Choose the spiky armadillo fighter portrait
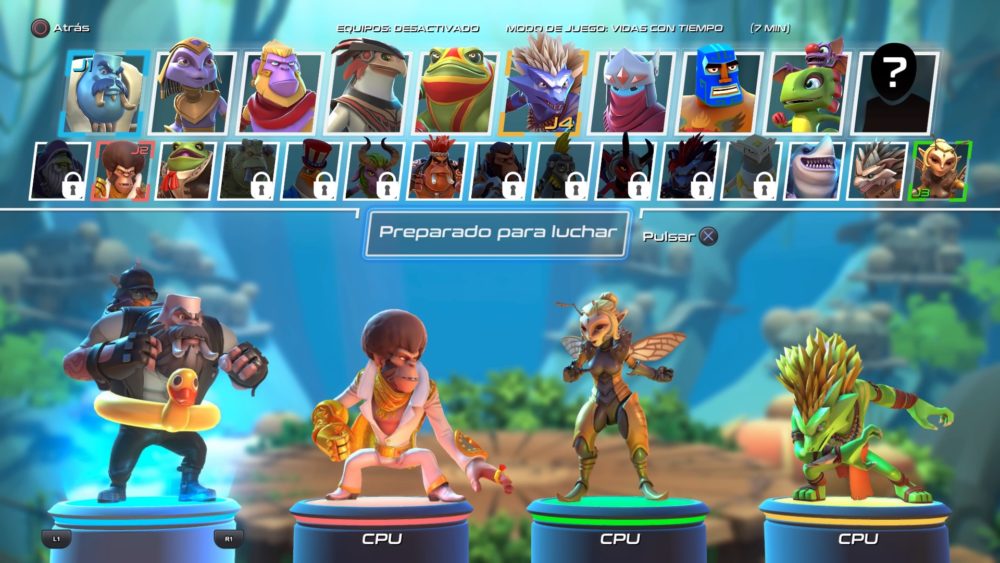This screenshot has height=563, width=1000. tap(876, 170)
